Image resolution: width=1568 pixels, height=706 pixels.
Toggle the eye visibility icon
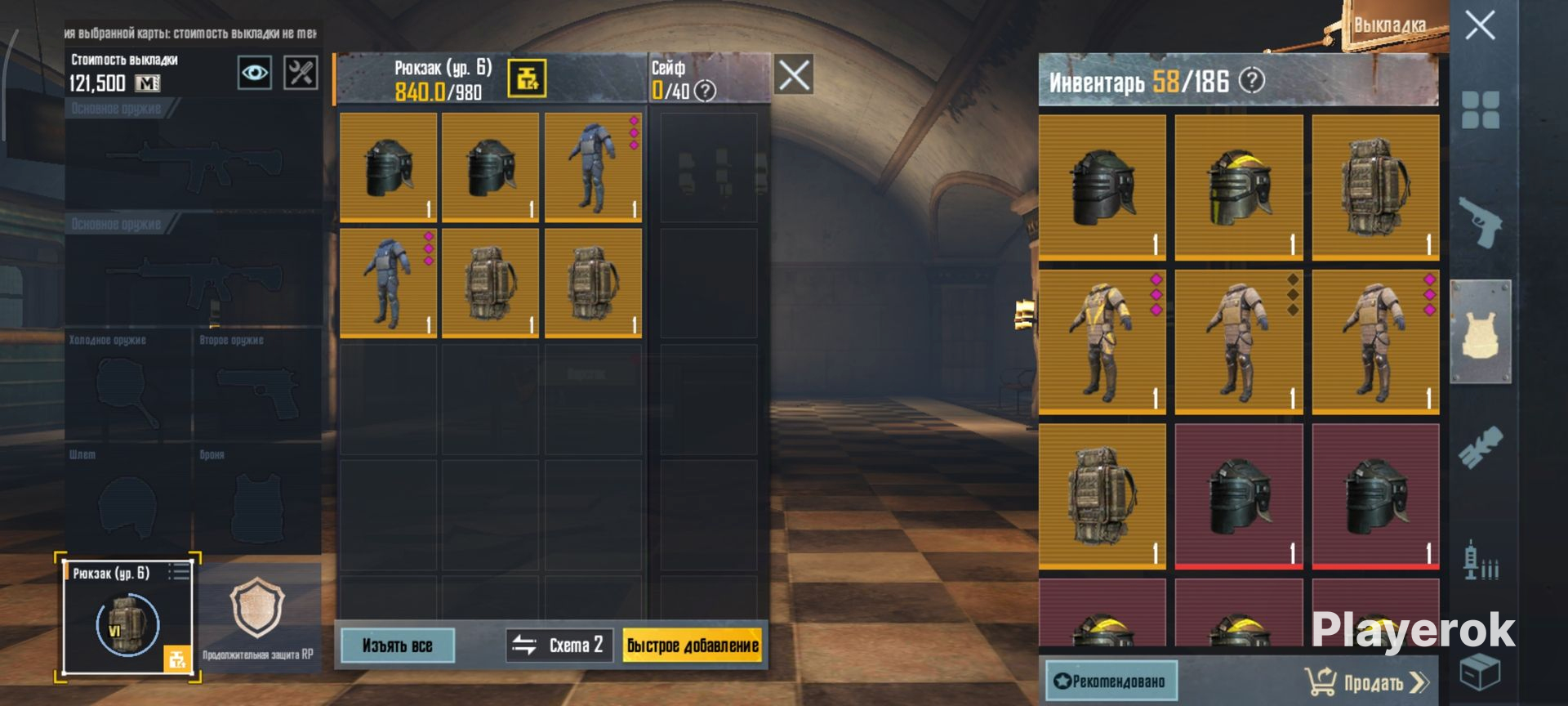tap(255, 74)
